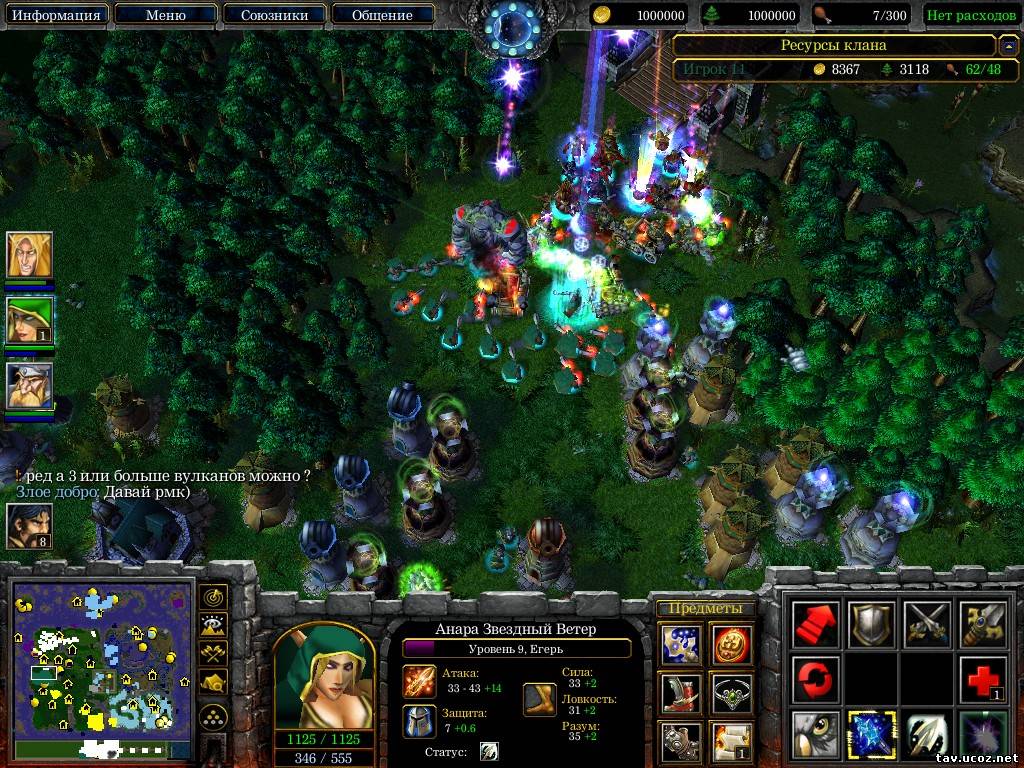Select the blonde elf hero portrait

(29, 255)
